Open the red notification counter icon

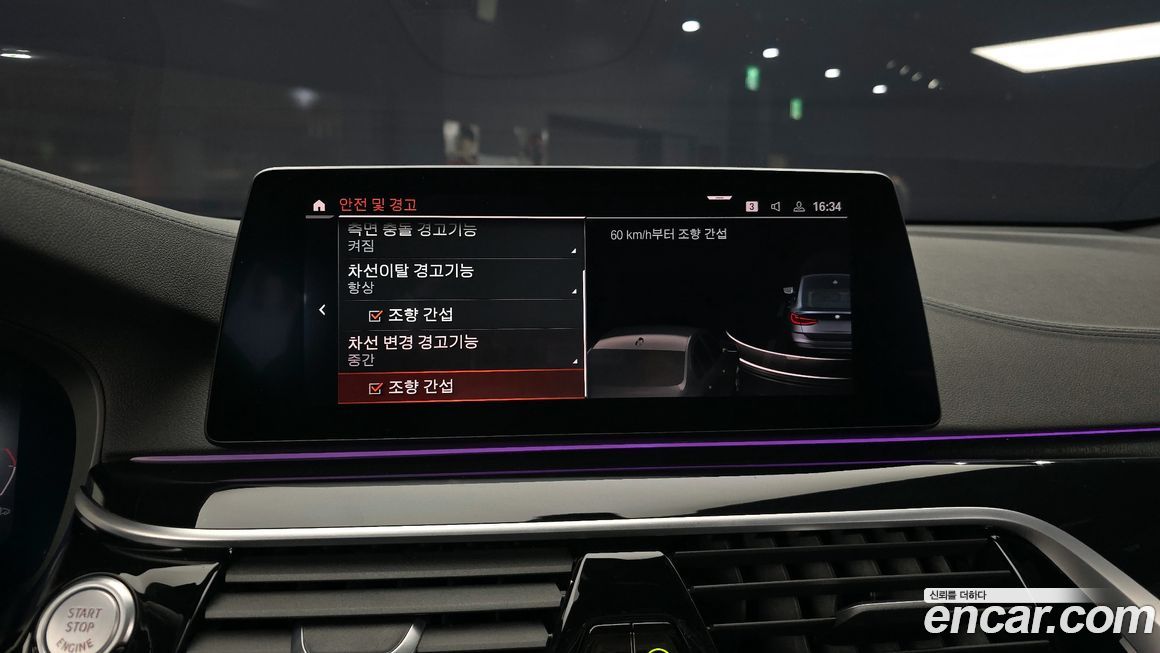752,207
